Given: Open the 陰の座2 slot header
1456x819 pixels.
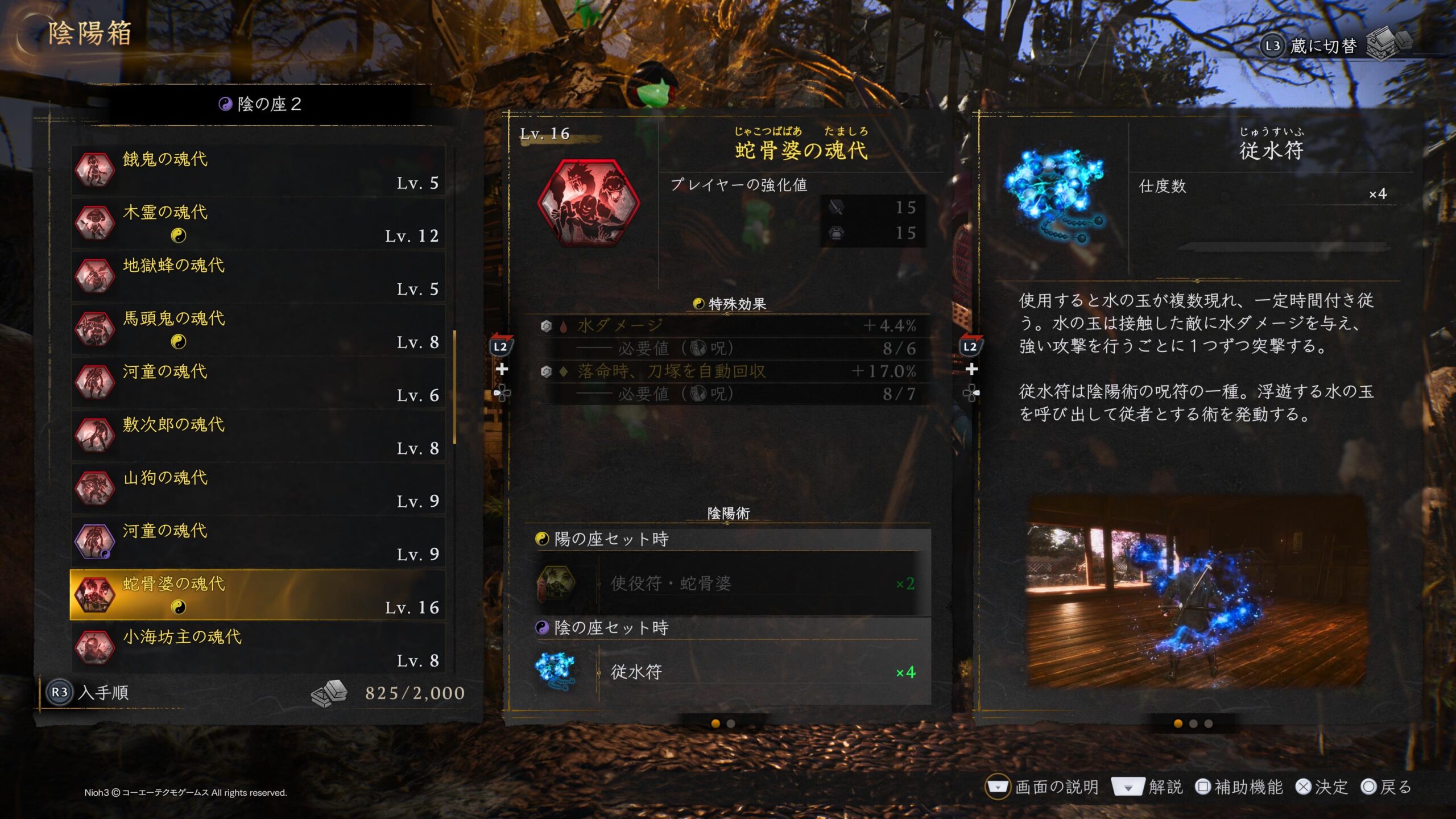Looking at the screenshot, I should (260, 104).
